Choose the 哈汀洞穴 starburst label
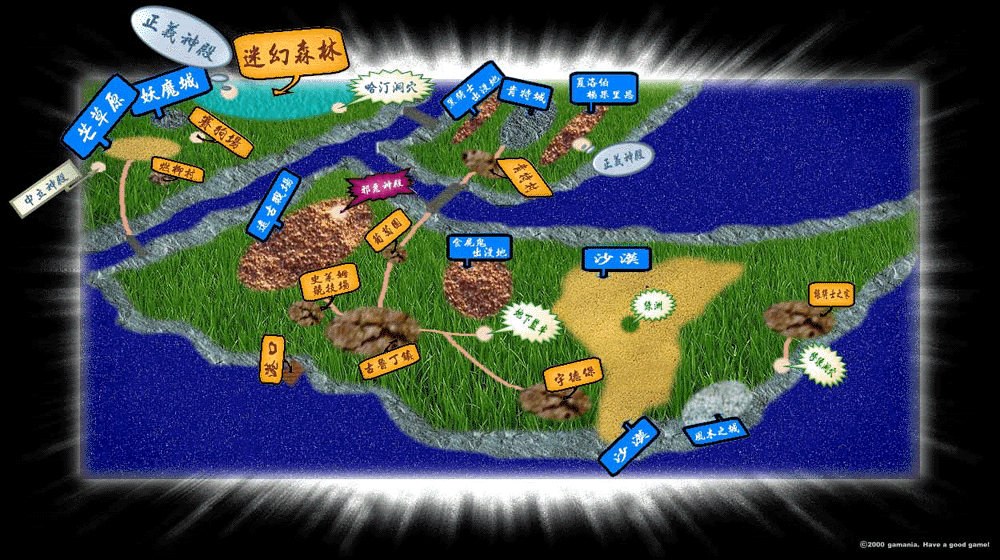 [391, 88]
